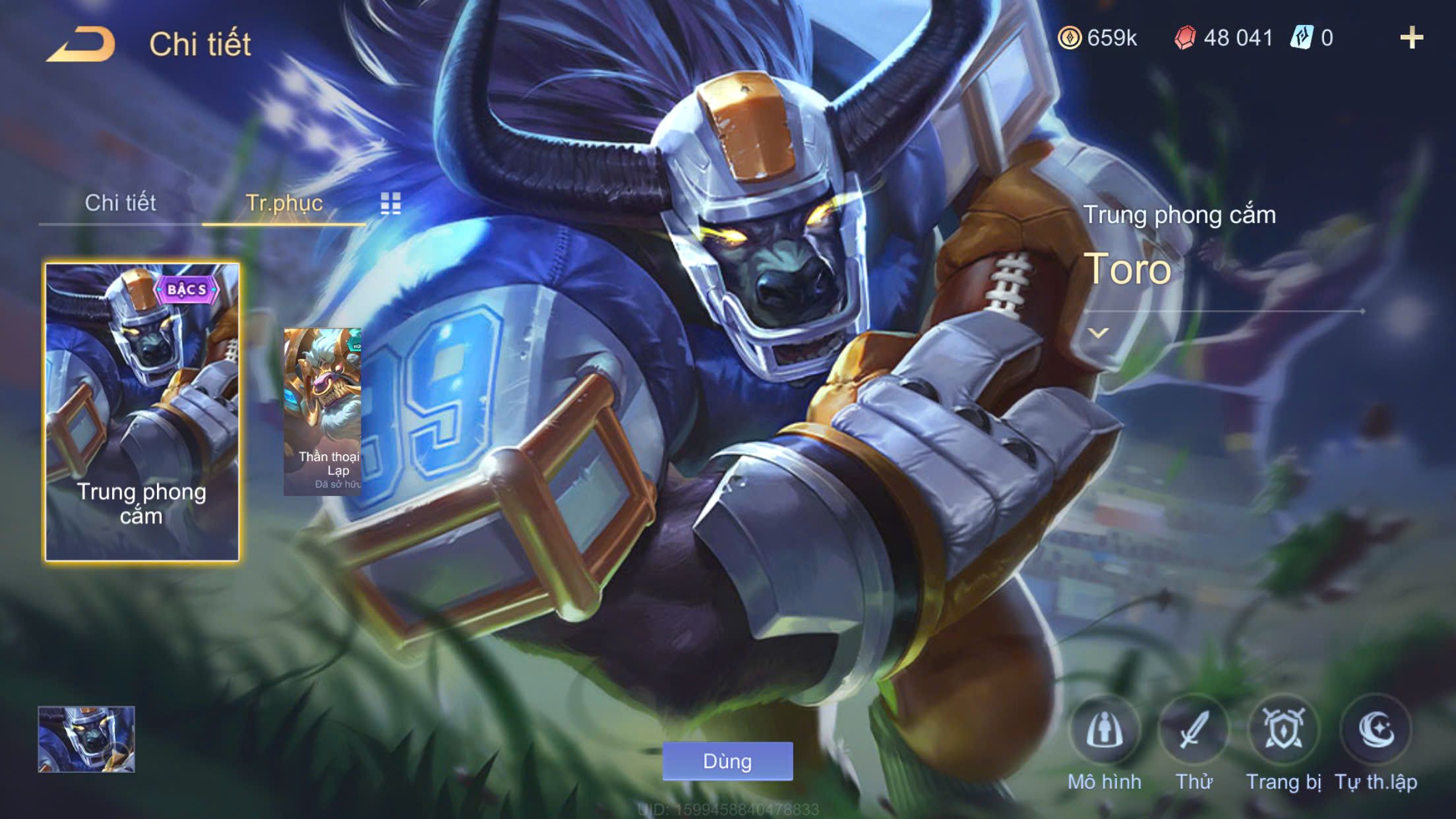Screen dimensions: 1456x819
Task: Switch to the Chi tiết tab
Action: point(120,202)
